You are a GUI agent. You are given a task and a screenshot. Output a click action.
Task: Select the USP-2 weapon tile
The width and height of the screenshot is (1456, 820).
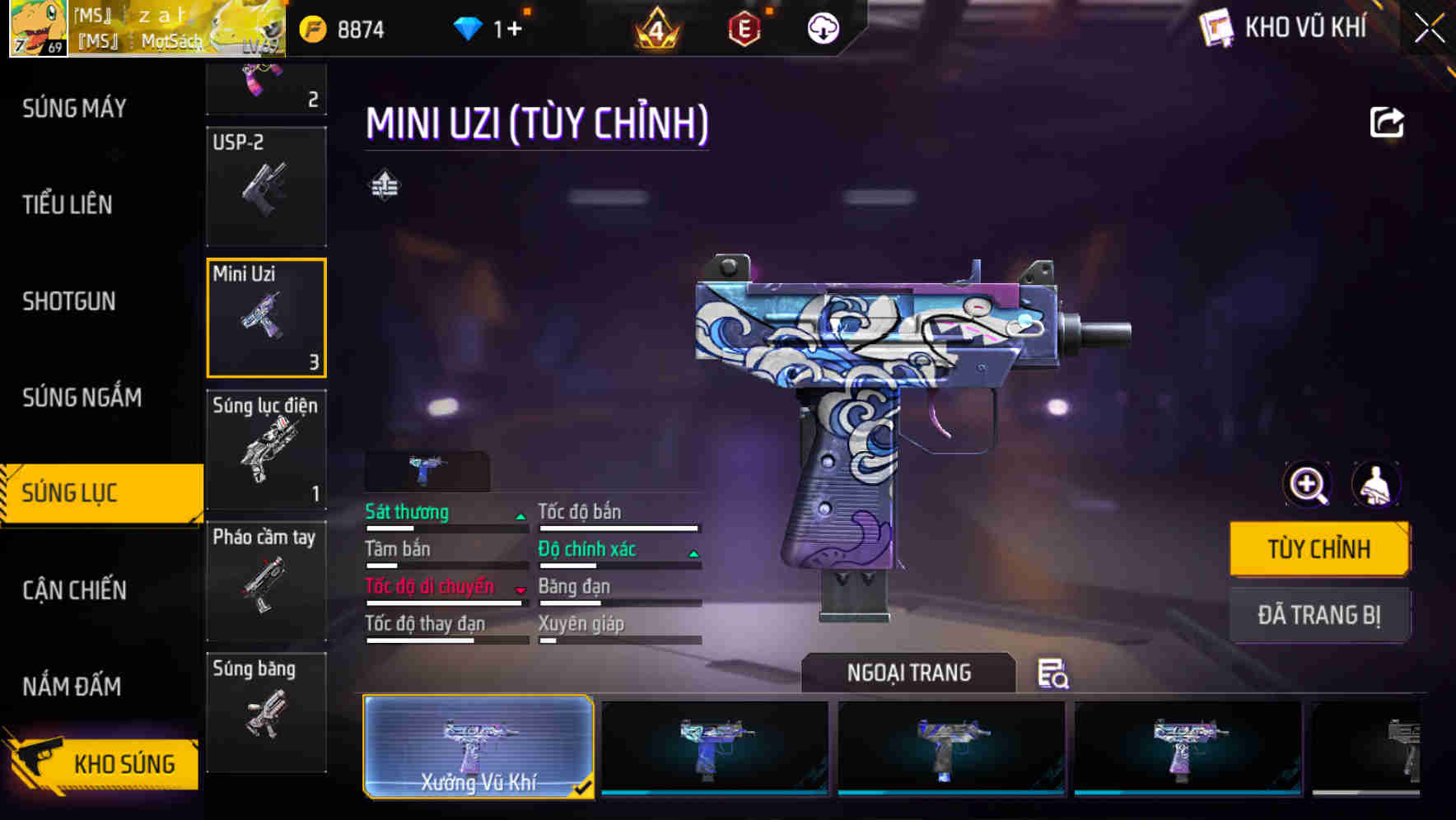[266, 187]
